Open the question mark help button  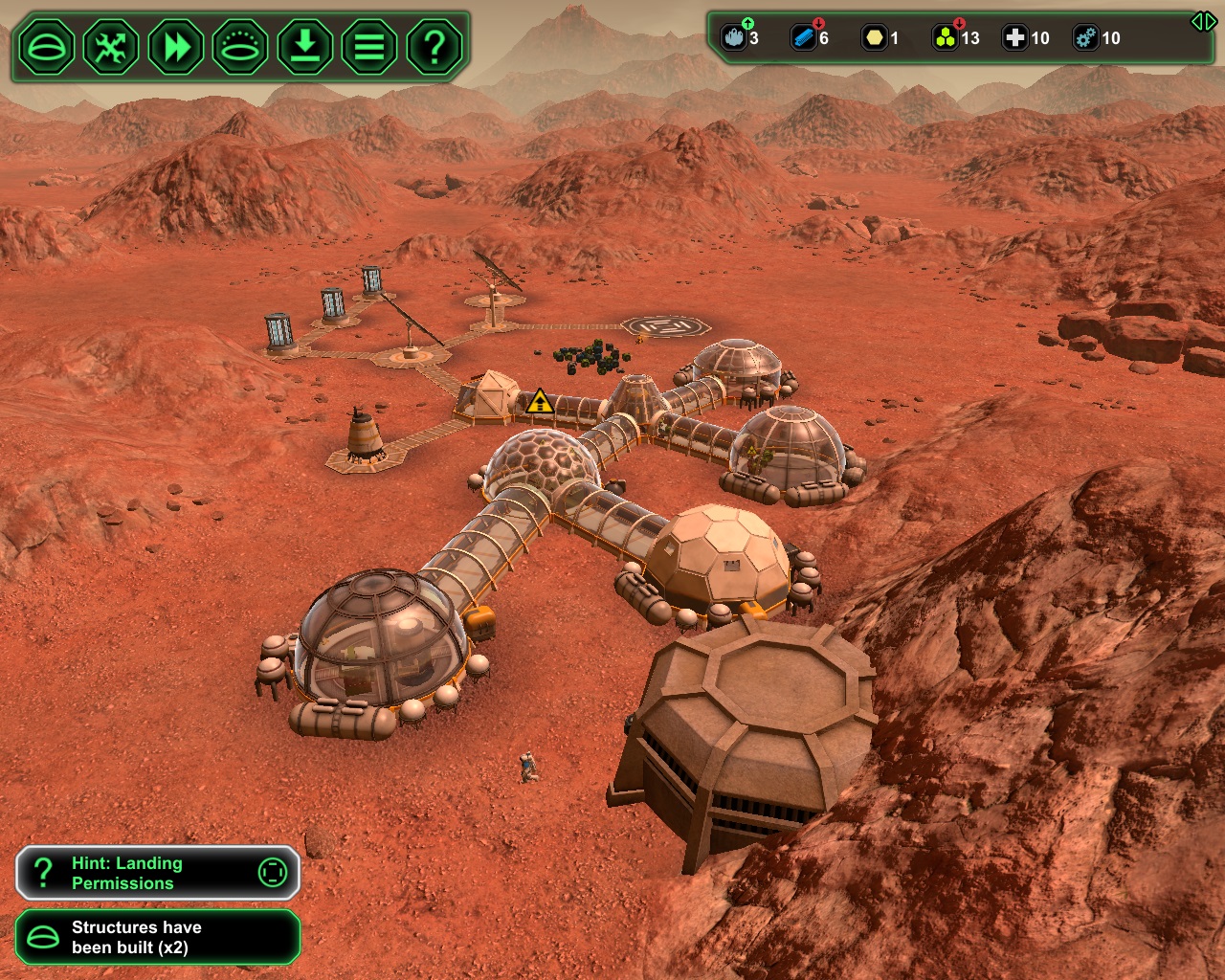(434, 46)
